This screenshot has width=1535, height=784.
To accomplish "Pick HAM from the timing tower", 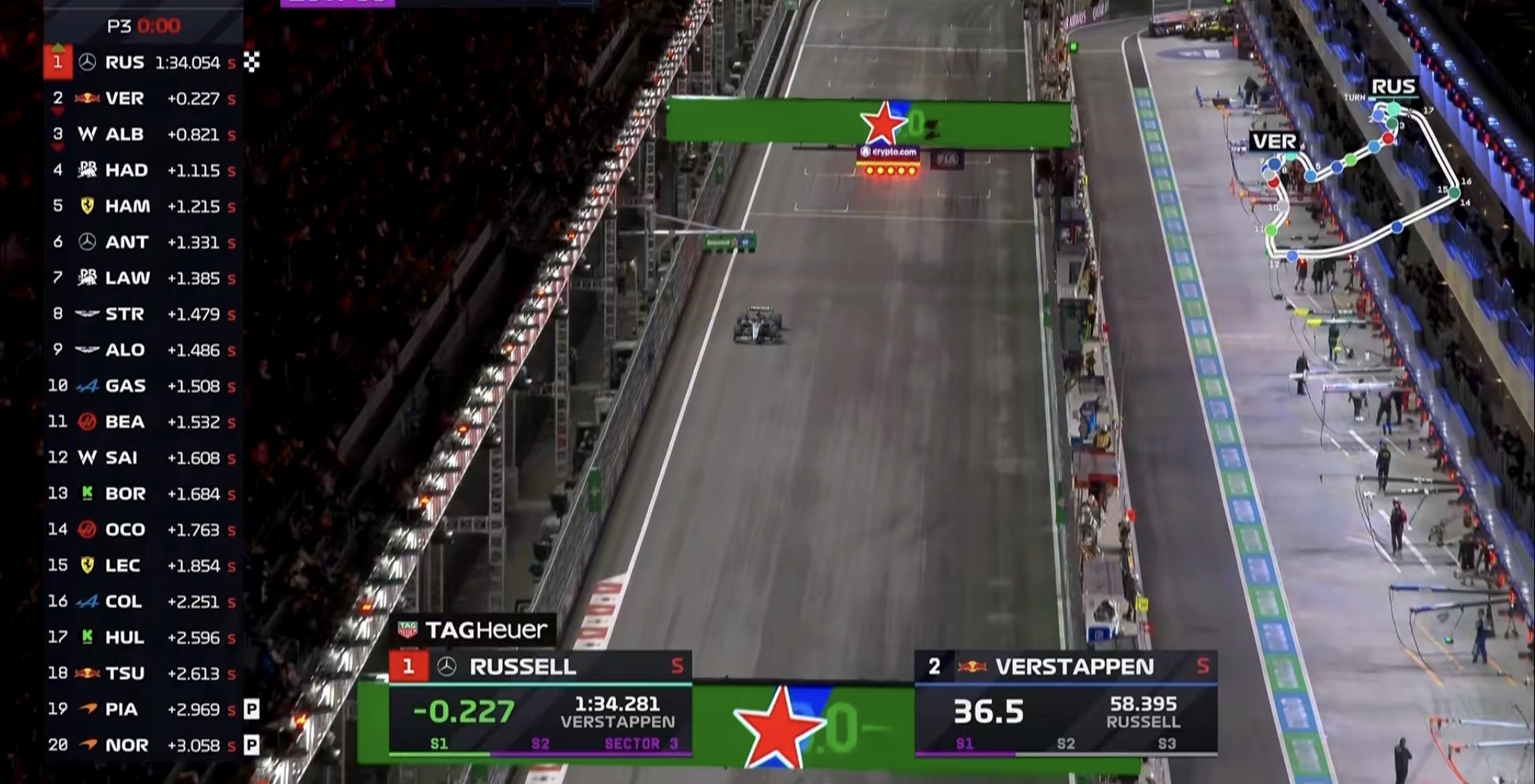I will pyautogui.click(x=143, y=206).
